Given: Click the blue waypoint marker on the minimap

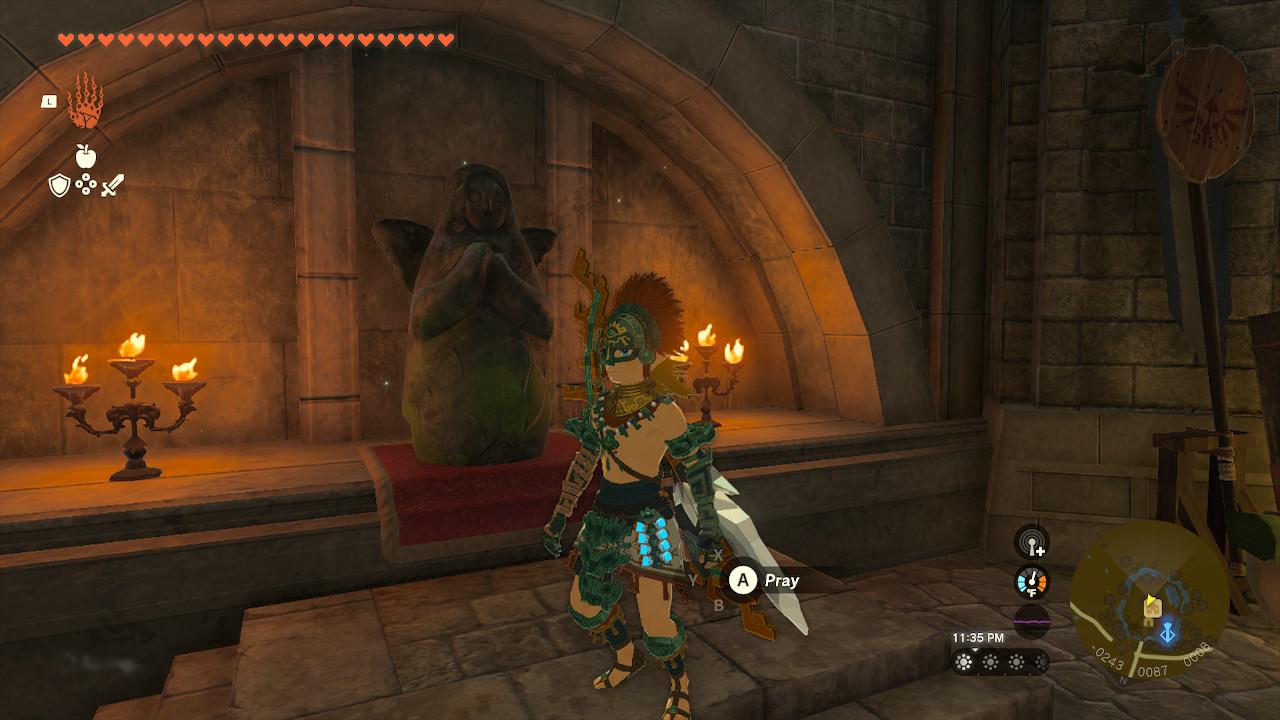Looking at the screenshot, I should 1168,634.
